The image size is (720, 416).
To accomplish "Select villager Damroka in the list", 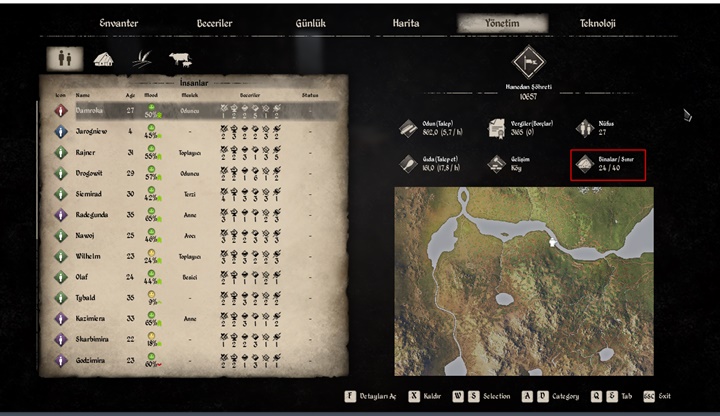I will click(97, 110).
